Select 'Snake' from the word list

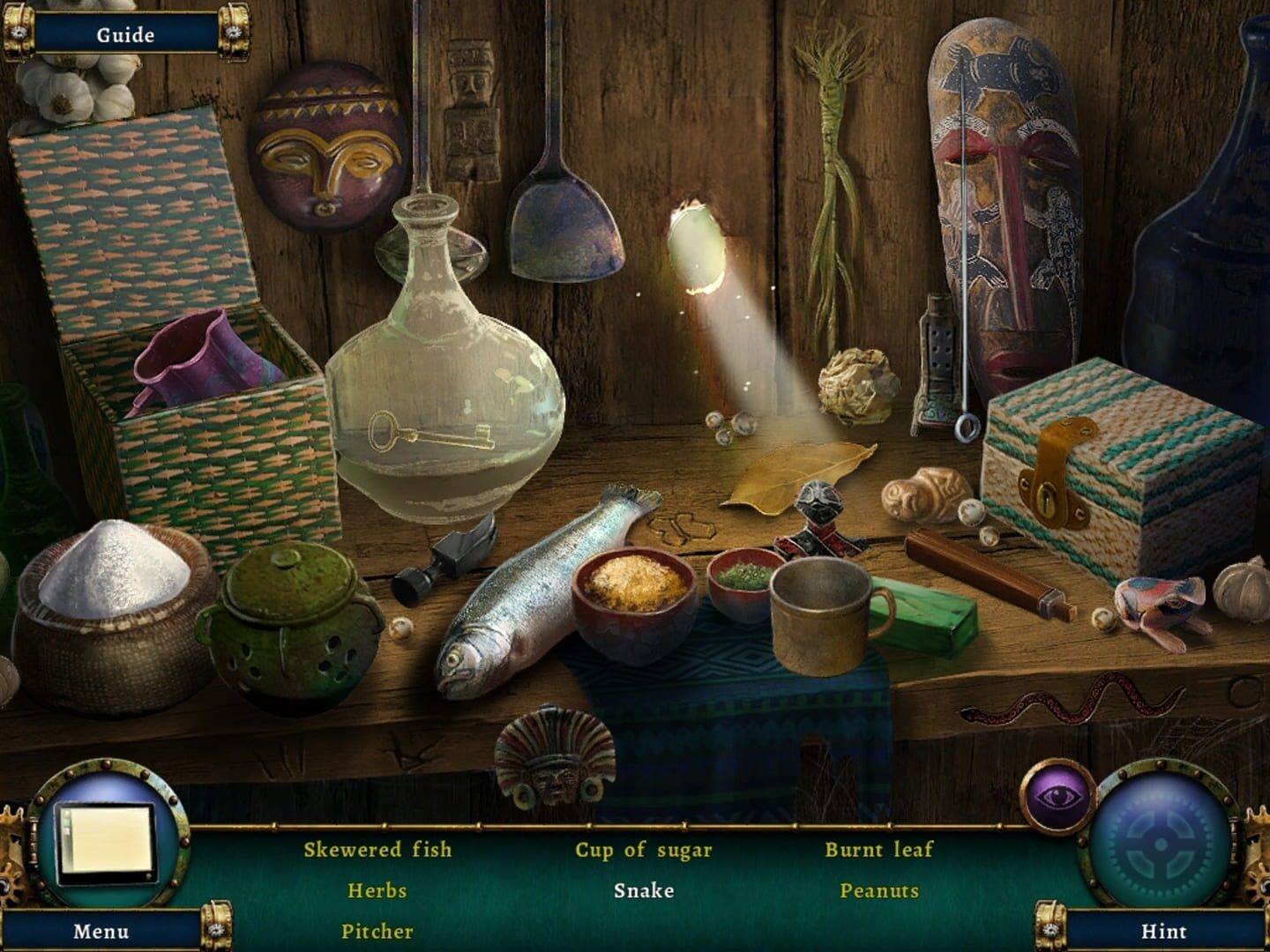645,890
